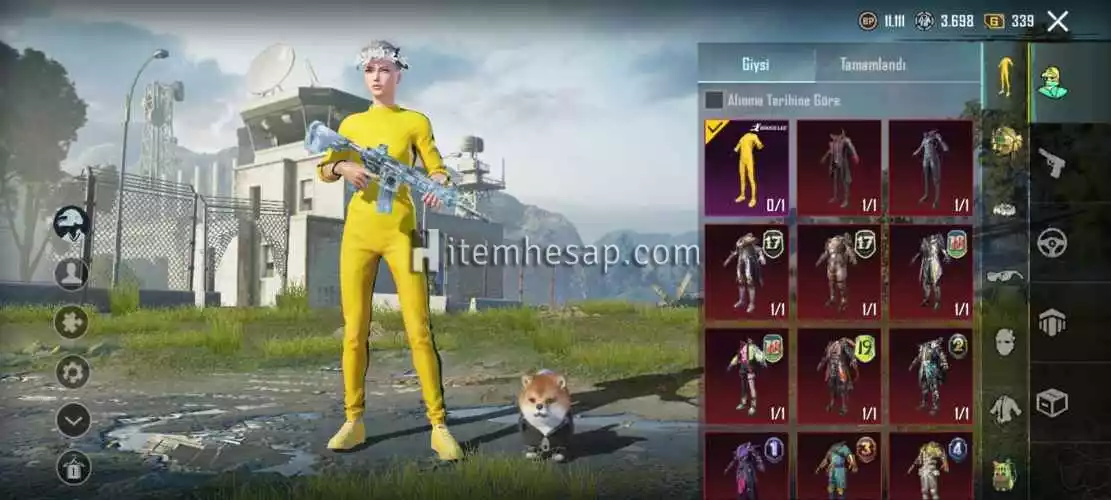Click the puzzle piece icon
The width and height of the screenshot is (1111, 500).
tap(72, 322)
